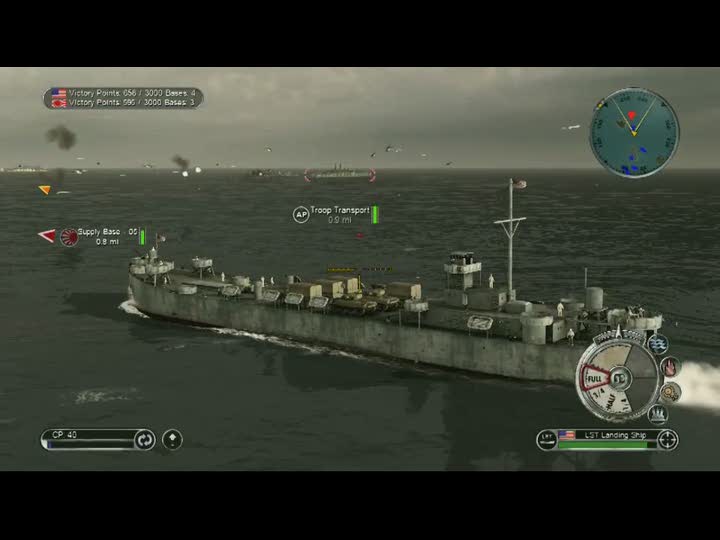Select the Supply Base rising sun marker
720x540 pixels.
pos(69,236)
